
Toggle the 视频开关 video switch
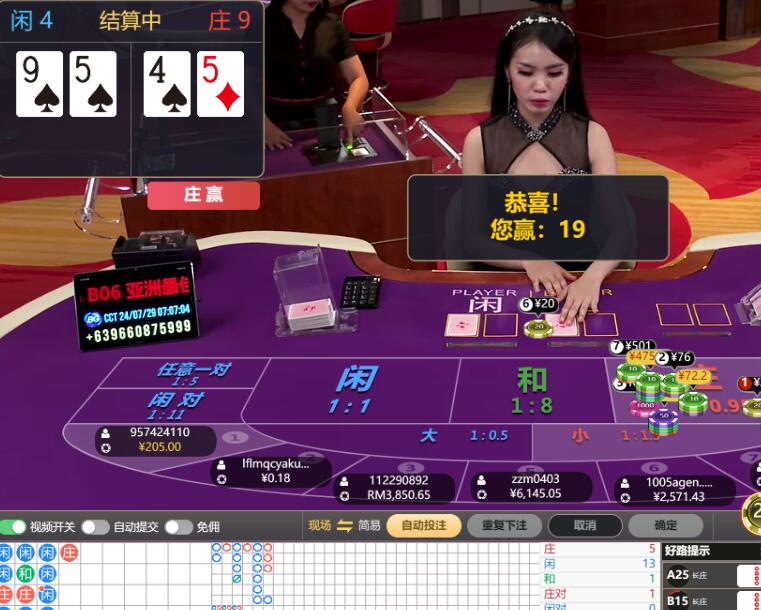coord(15,526)
